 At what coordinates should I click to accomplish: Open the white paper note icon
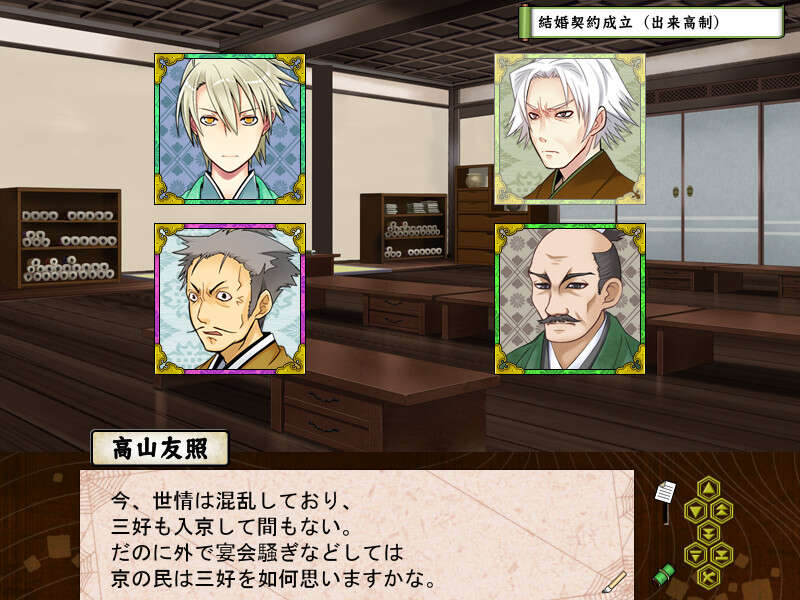click(665, 493)
